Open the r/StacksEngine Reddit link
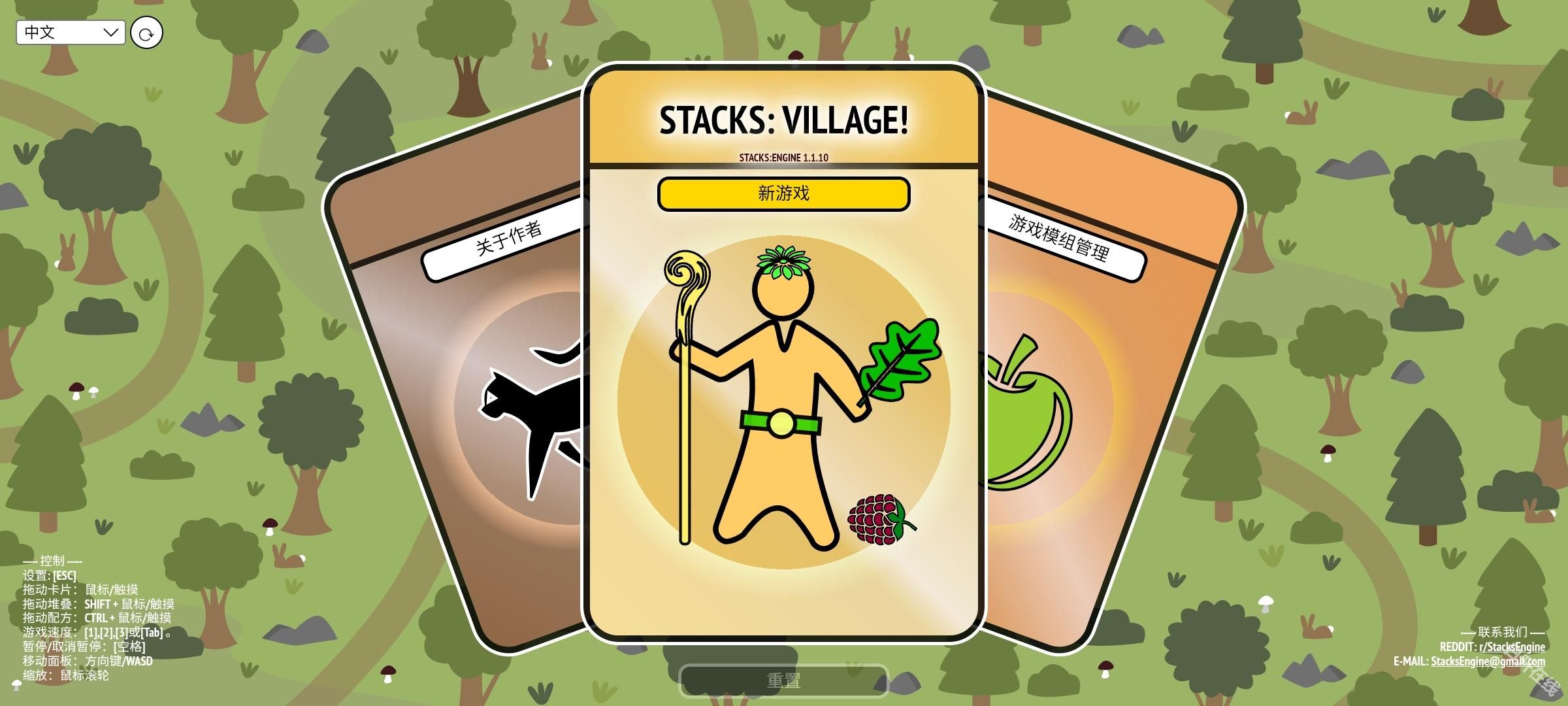This screenshot has width=1568, height=706. click(x=1512, y=647)
